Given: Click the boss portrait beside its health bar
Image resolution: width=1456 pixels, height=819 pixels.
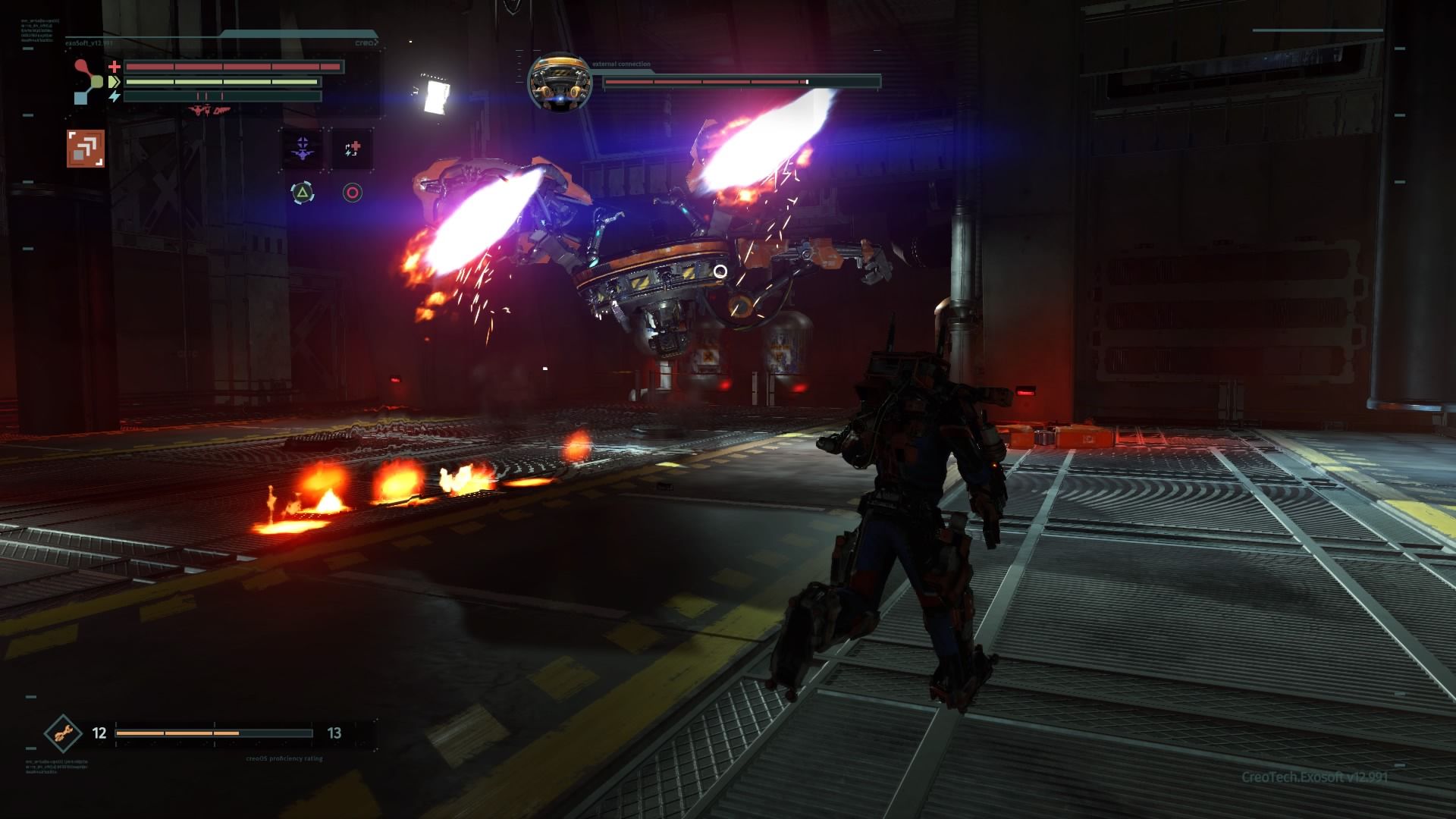Looking at the screenshot, I should pos(560,81).
